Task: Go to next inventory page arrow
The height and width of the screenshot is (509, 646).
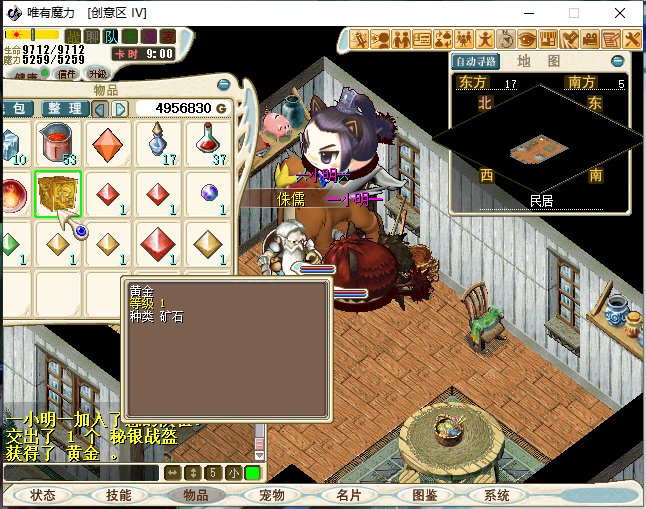Action: coord(121,108)
